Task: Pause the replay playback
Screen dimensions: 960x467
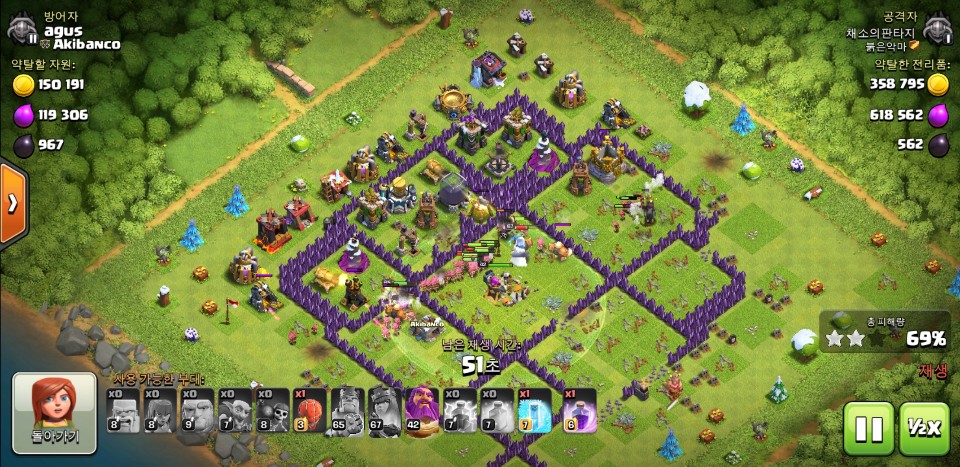Action: tap(868, 429)
